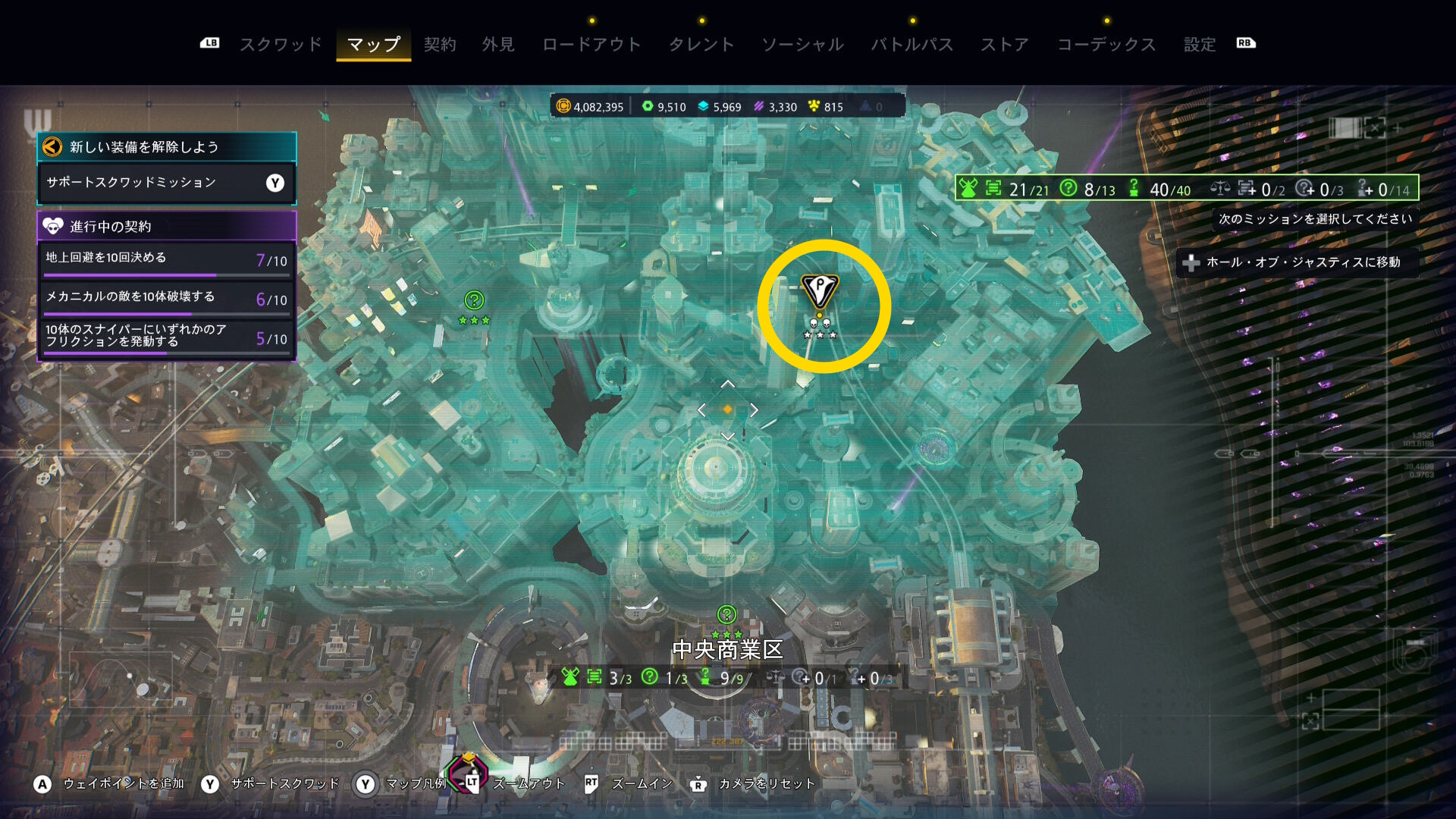
Task: Show the バトルパス tab
Action: point(912,45)
